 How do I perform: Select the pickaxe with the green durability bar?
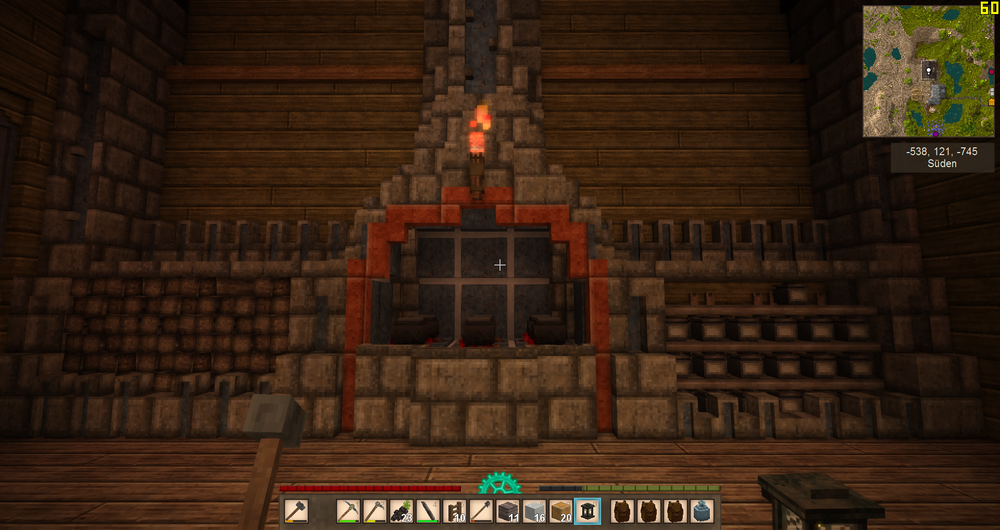[348, 511]
